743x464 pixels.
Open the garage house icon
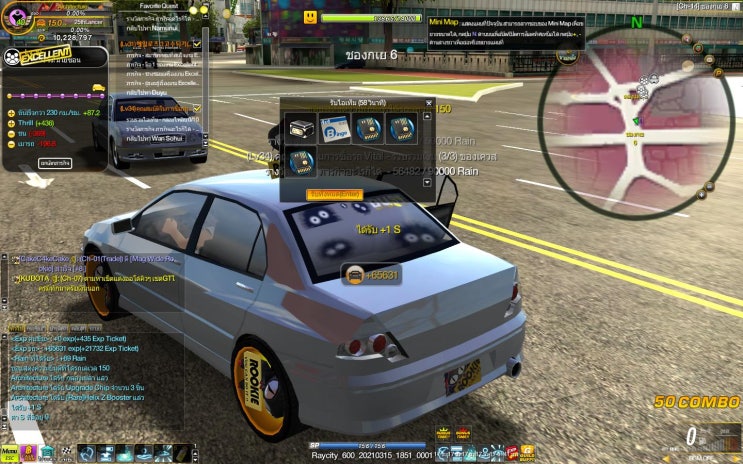click(47, 454)
